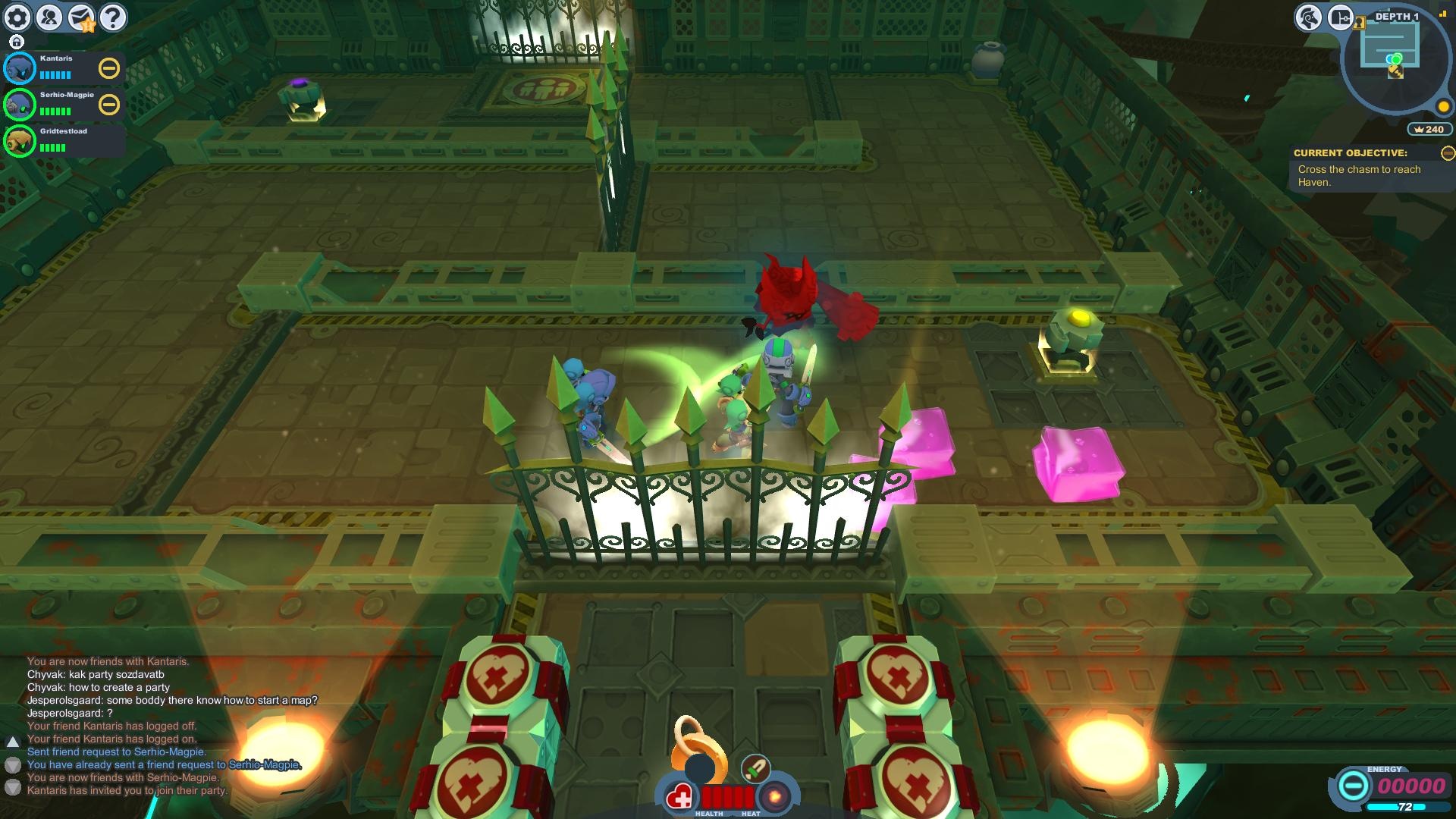Toggle the party lock icon
Screen dimensions: 1456x819
coord(17,42)
